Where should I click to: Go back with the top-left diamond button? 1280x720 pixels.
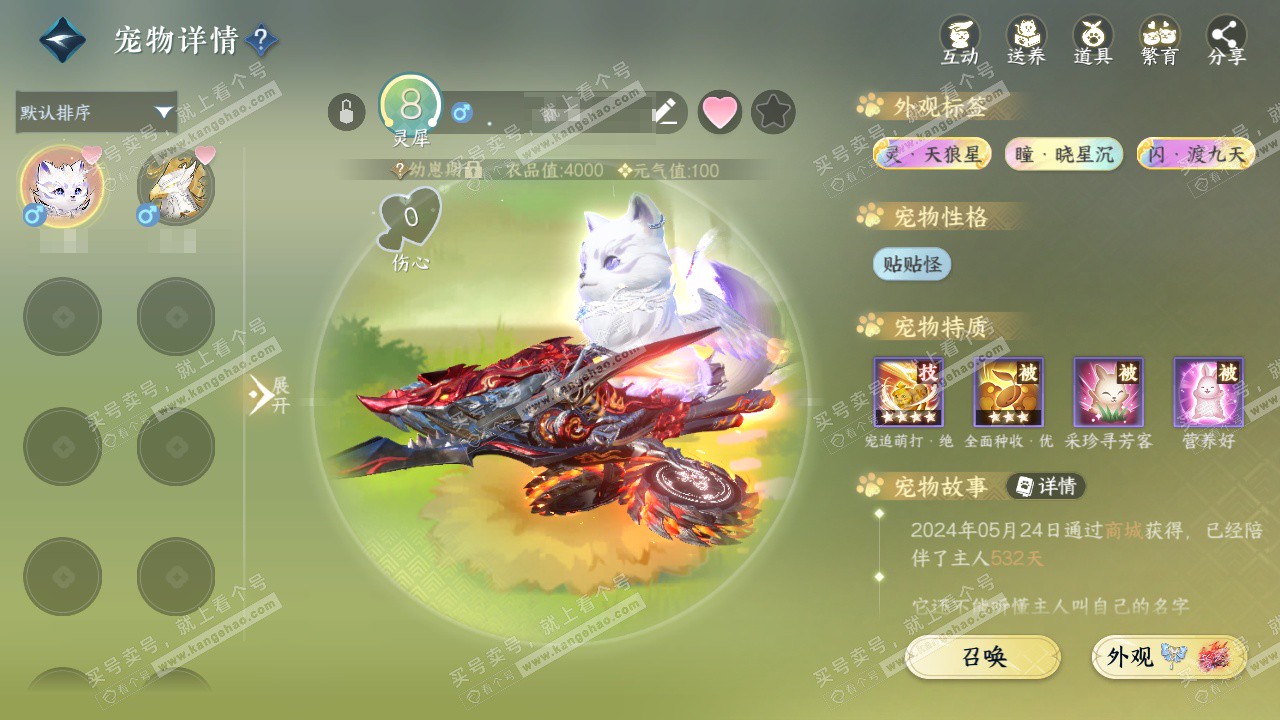tap(62, 40)
